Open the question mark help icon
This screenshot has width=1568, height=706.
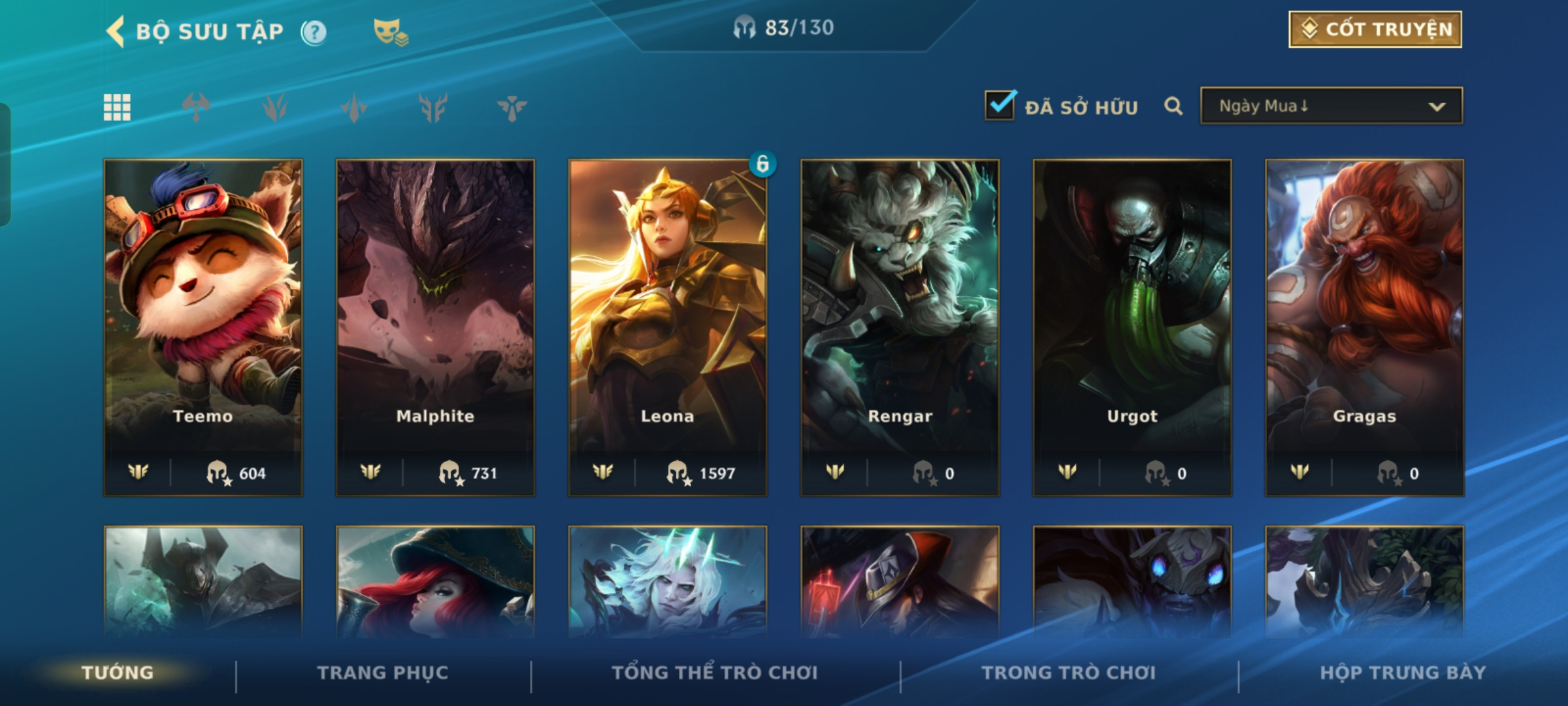pyautogui.click(x=314, y=32)
